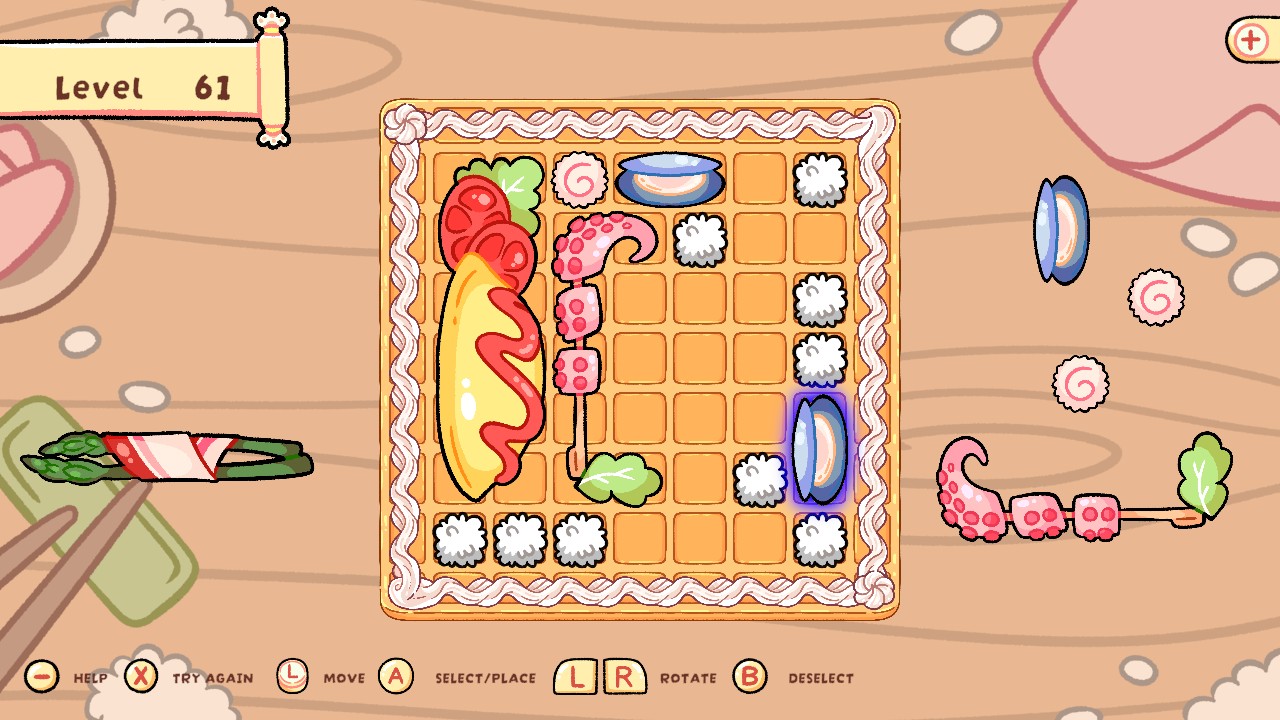Pick the lower white fish cake piece
Screen dimensions: 1280x720
(x=1078, y=383)
